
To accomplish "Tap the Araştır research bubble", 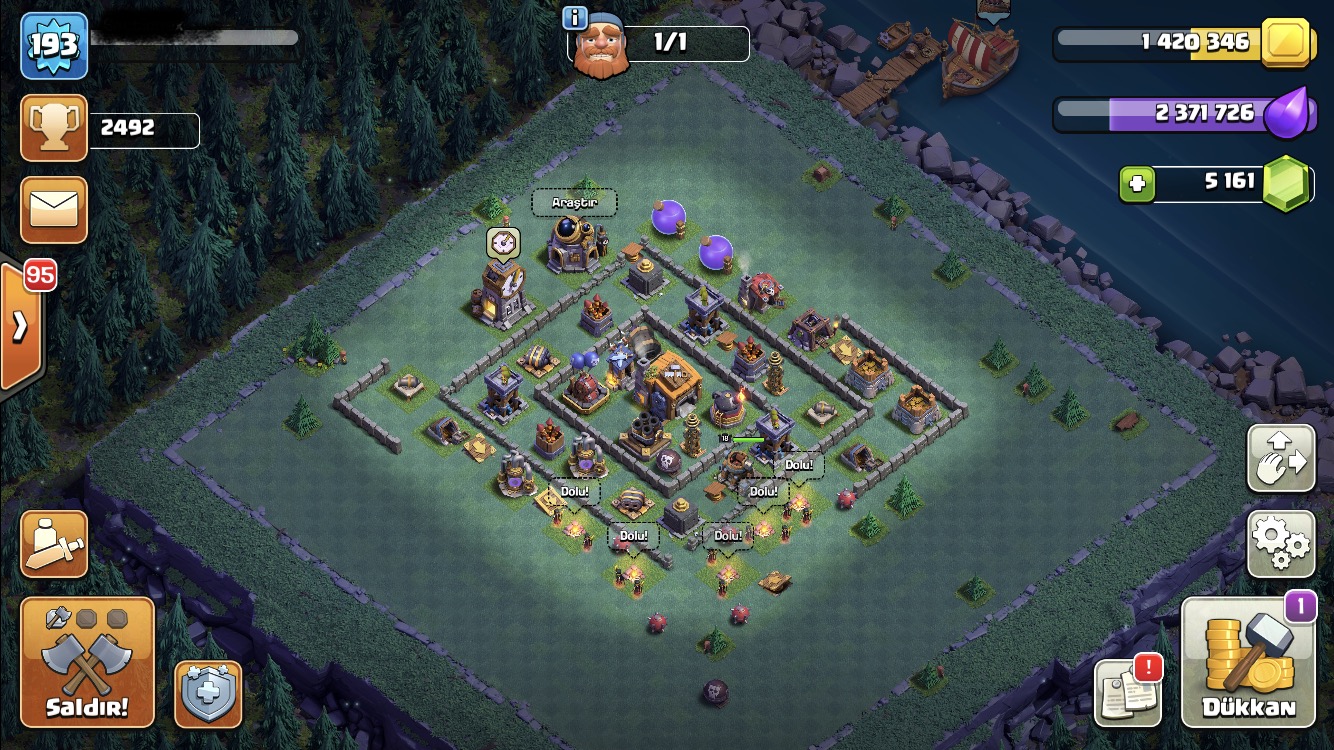I will tap(574, 203).
